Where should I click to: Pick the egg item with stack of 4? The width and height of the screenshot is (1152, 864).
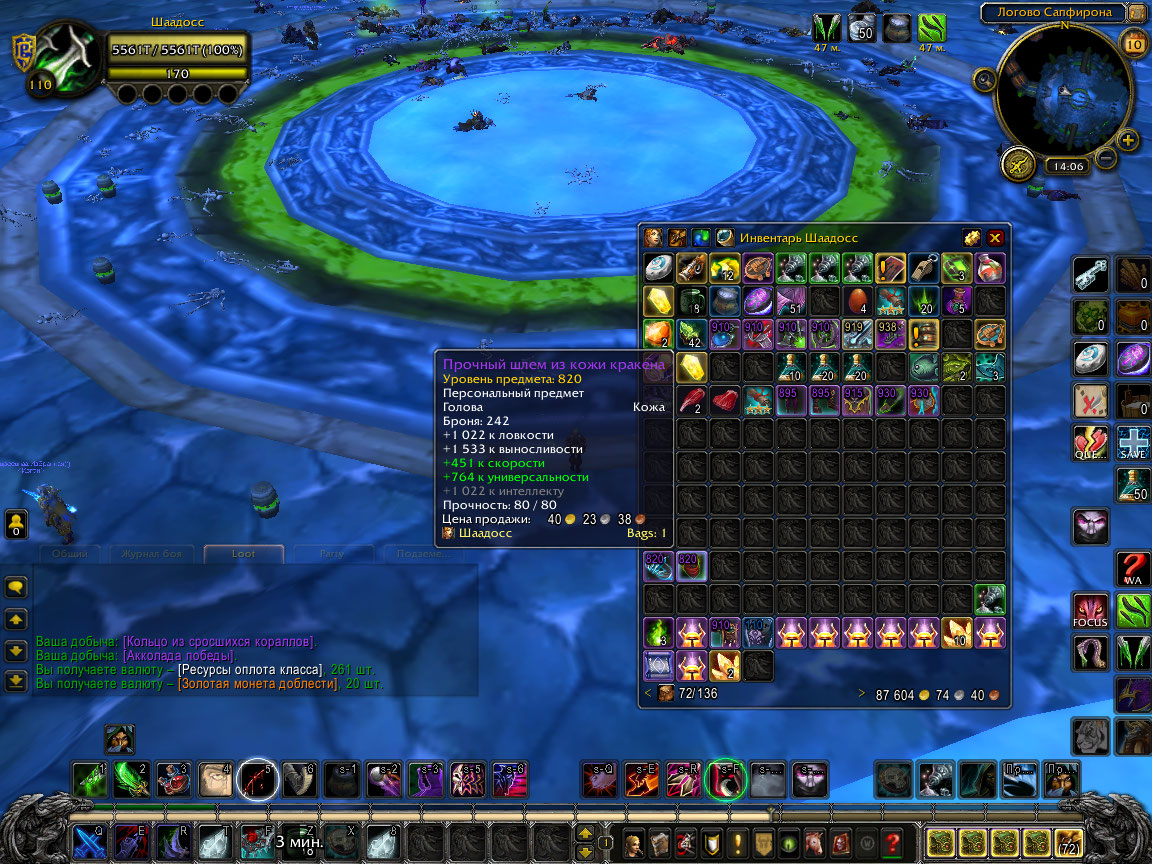(855, 300)
